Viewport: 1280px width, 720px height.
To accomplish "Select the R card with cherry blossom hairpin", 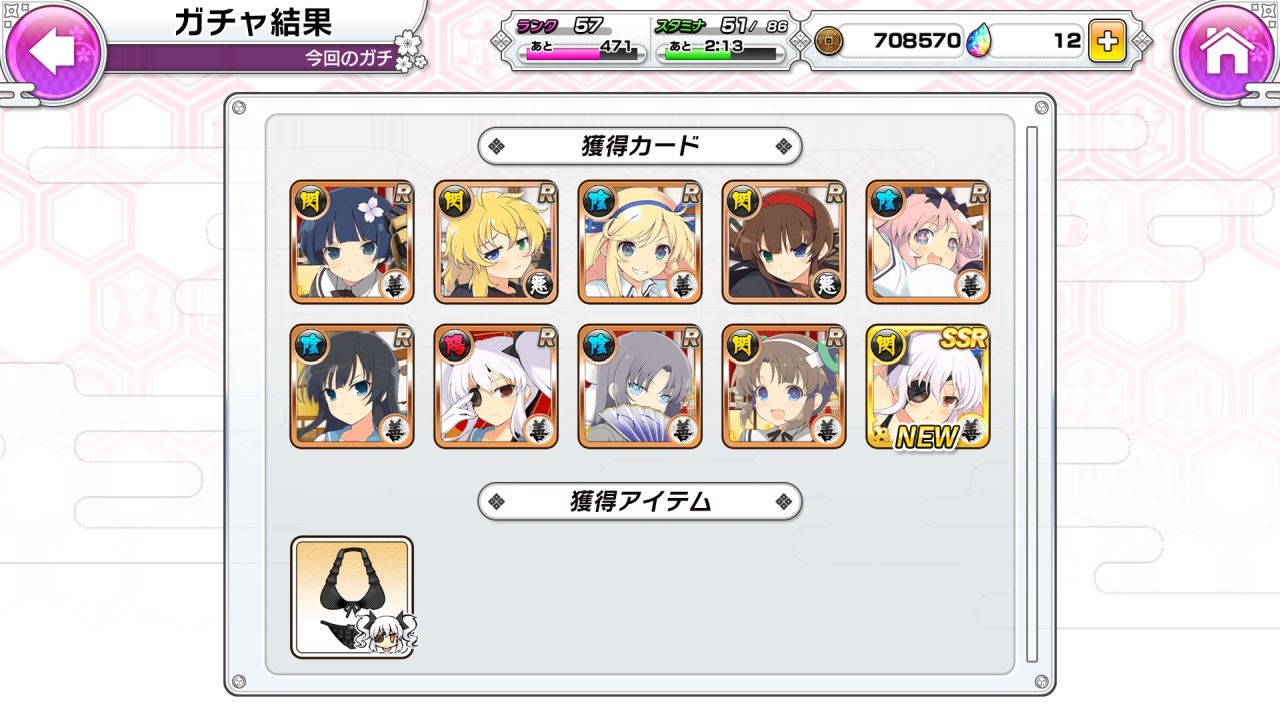I will point(352,240).
